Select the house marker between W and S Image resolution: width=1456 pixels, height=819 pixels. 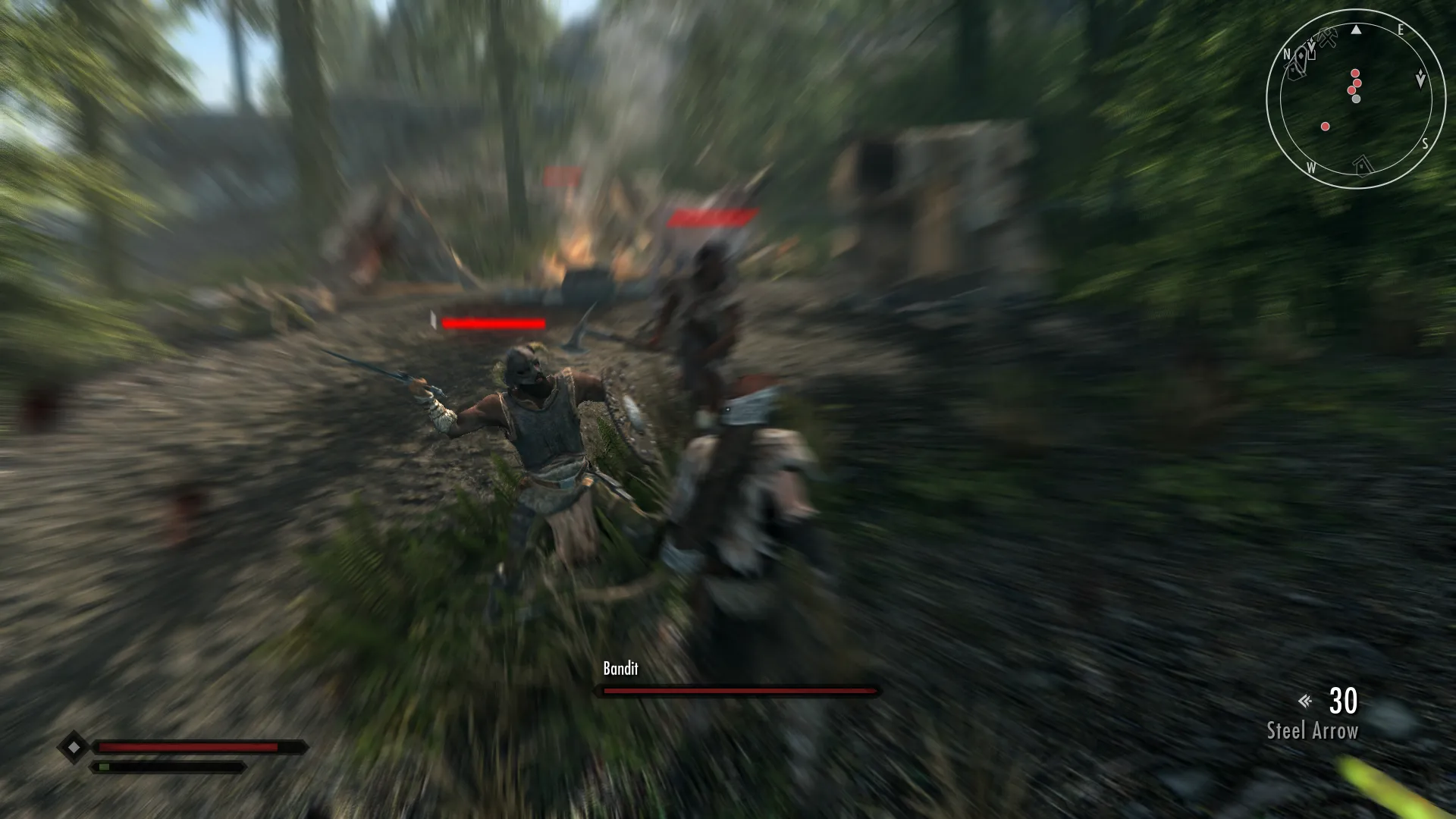pos(1363,165)
